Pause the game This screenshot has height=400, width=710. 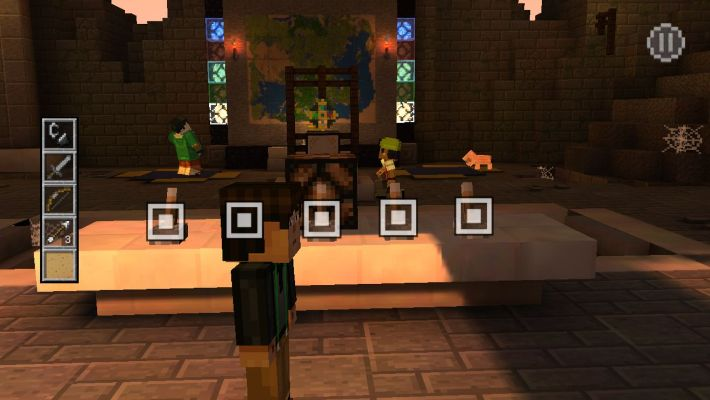(x=665, y=43)
